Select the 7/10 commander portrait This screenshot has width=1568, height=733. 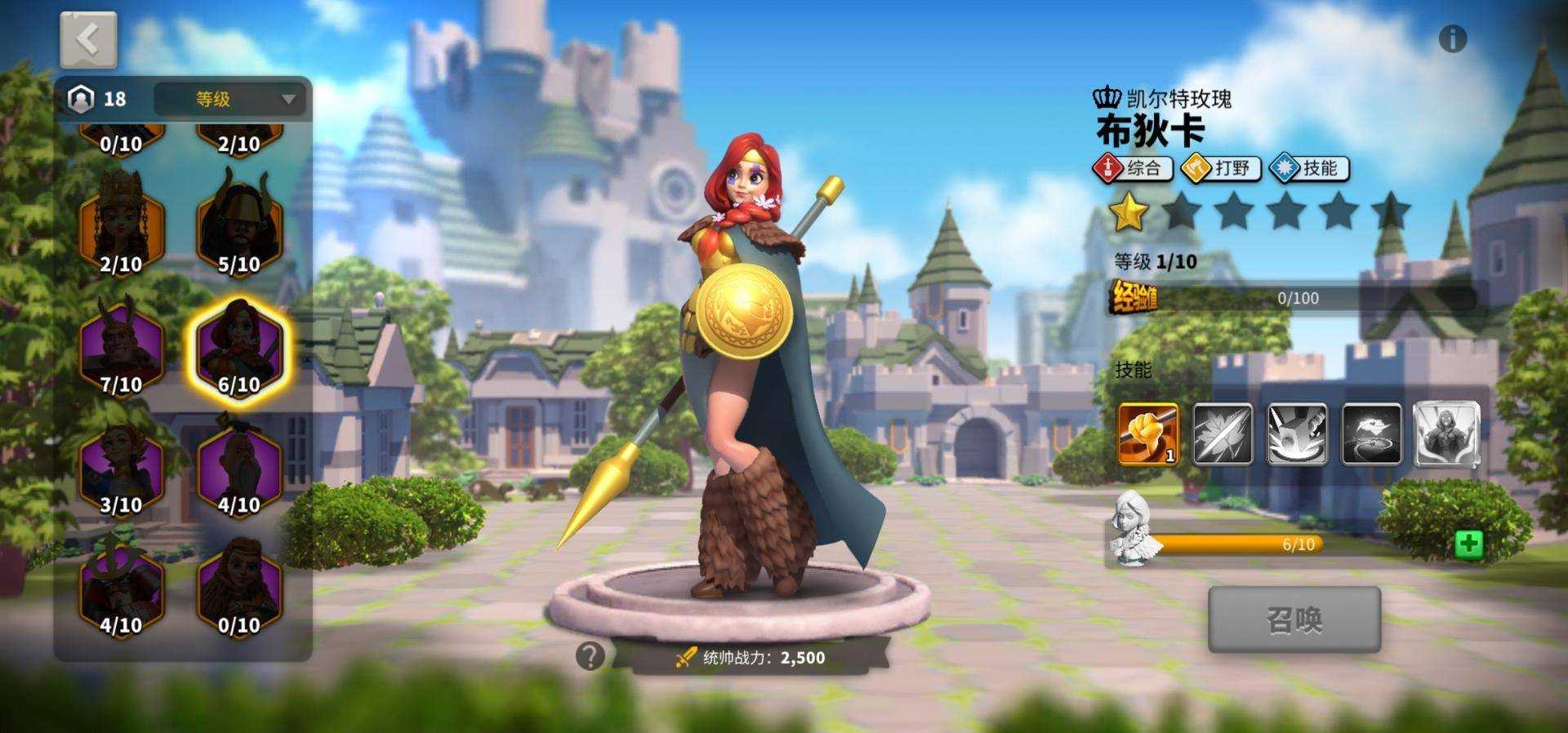pyautogui.click(x=122, y=347)
